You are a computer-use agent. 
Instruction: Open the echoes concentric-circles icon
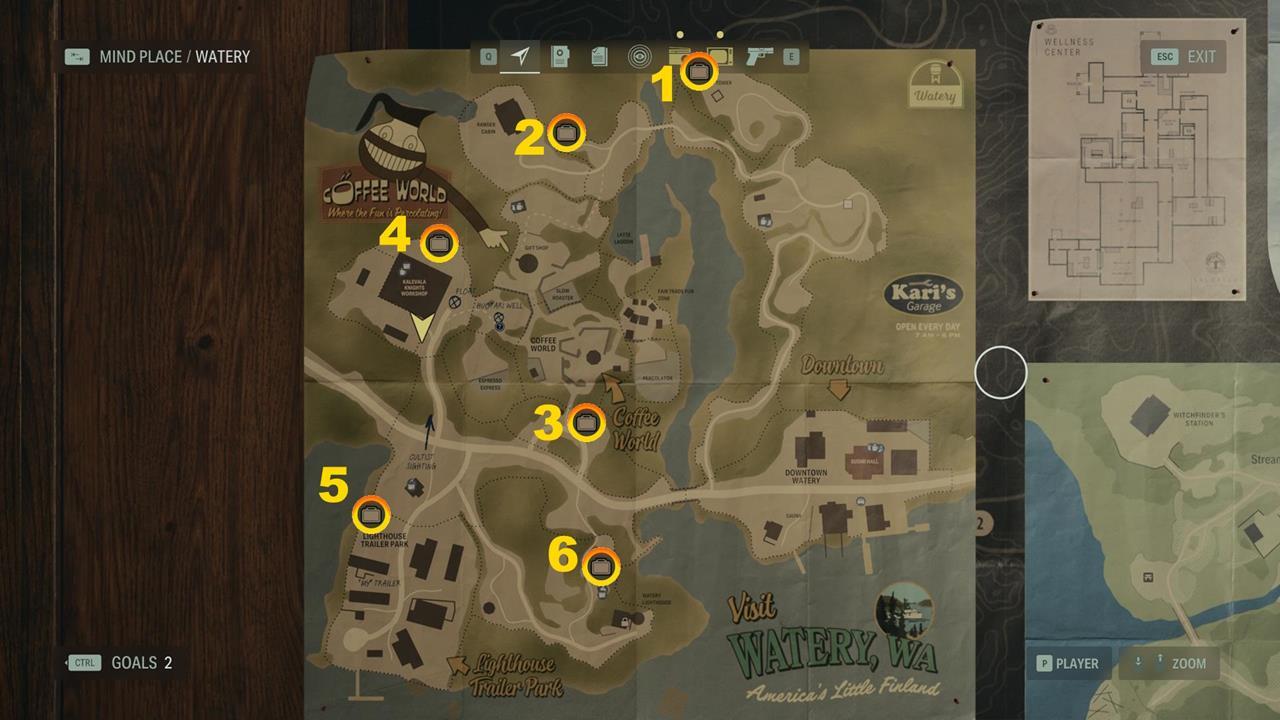638,57
